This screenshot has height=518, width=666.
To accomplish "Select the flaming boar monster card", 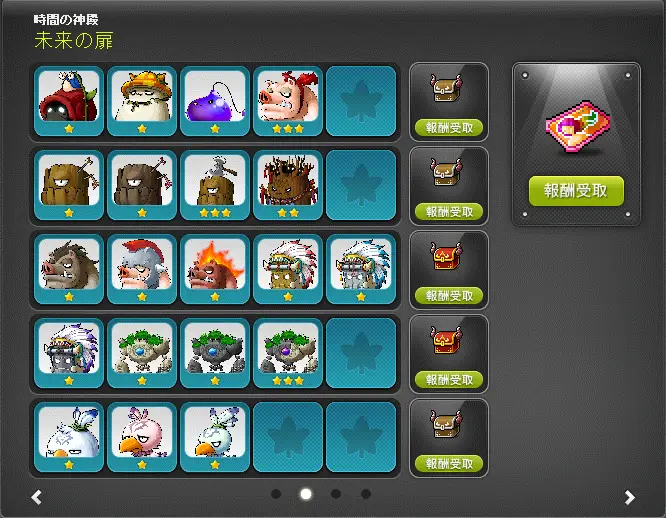I will point(215,269).
